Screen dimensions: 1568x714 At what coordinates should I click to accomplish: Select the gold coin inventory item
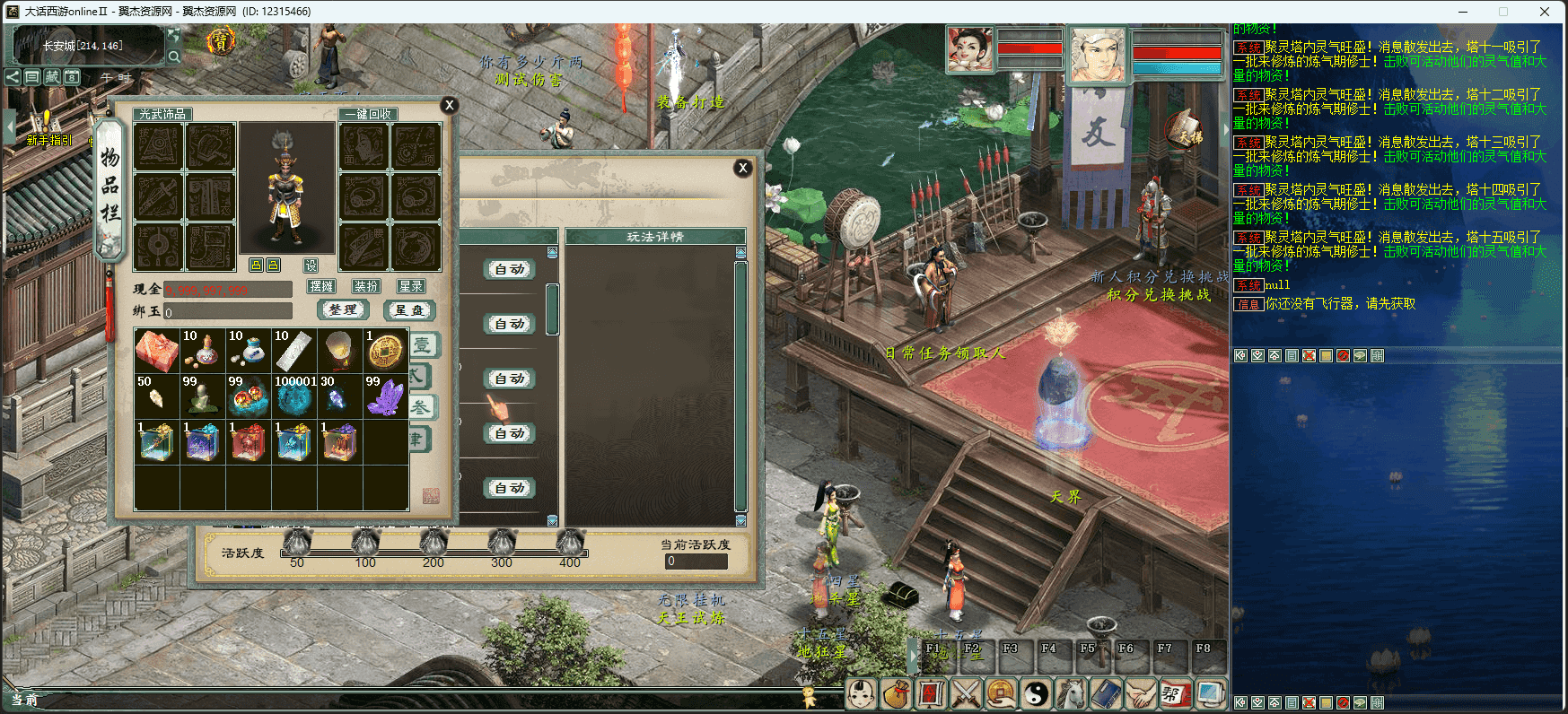[385, 351]
